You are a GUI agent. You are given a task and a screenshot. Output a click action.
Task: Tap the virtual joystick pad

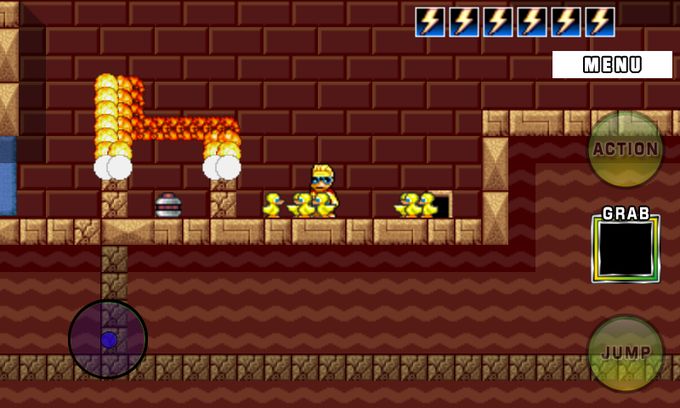coord(108,339)
